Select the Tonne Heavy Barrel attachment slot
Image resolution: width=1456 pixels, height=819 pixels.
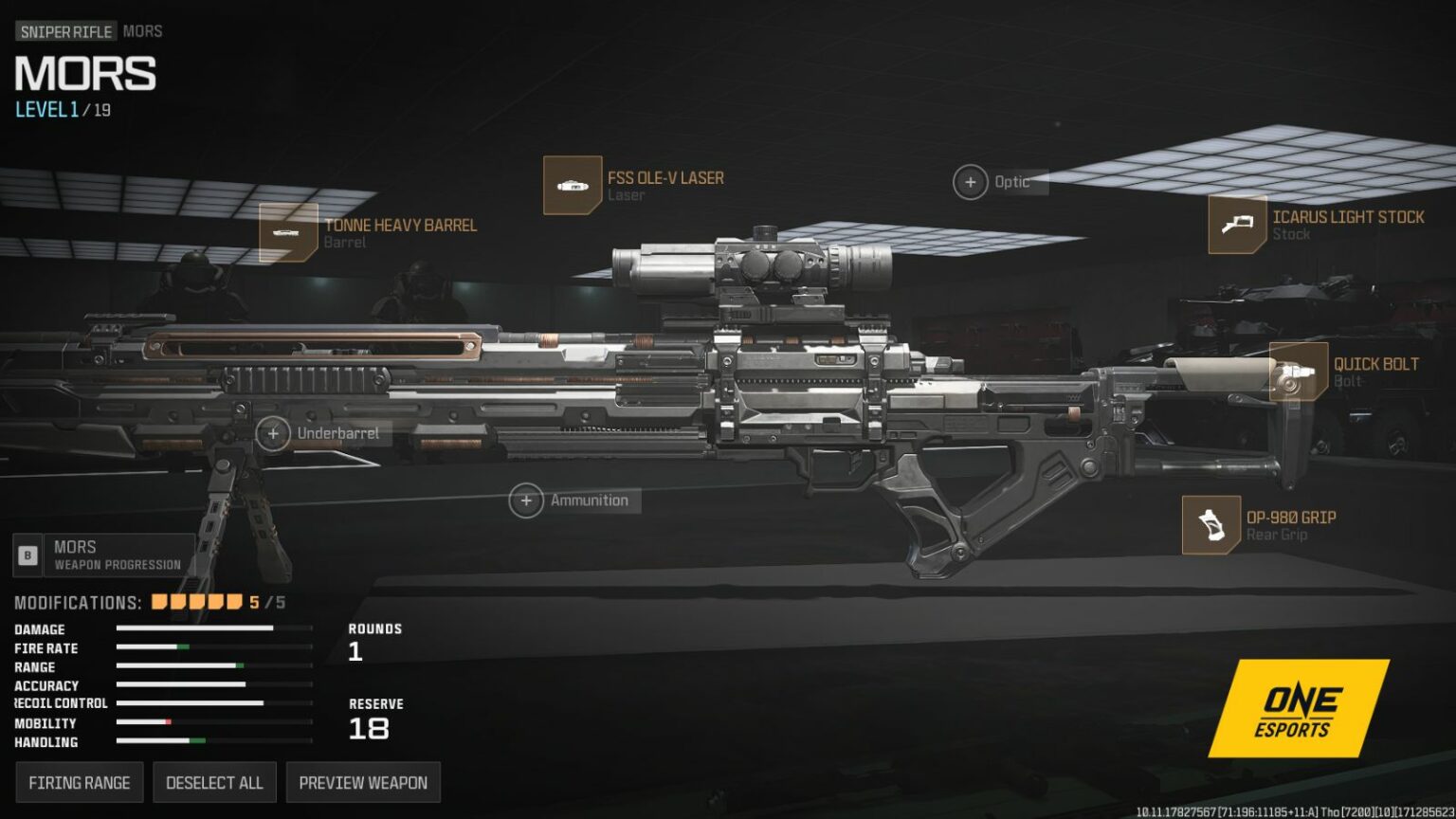(288, 232)
